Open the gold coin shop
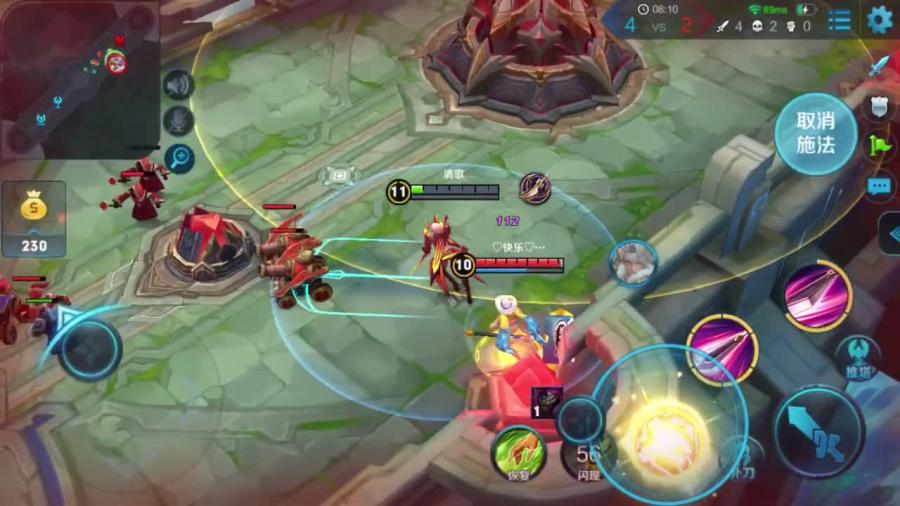The height and width of the screenshot is (506, 900). pyautogui.click(x=34, y=218)
